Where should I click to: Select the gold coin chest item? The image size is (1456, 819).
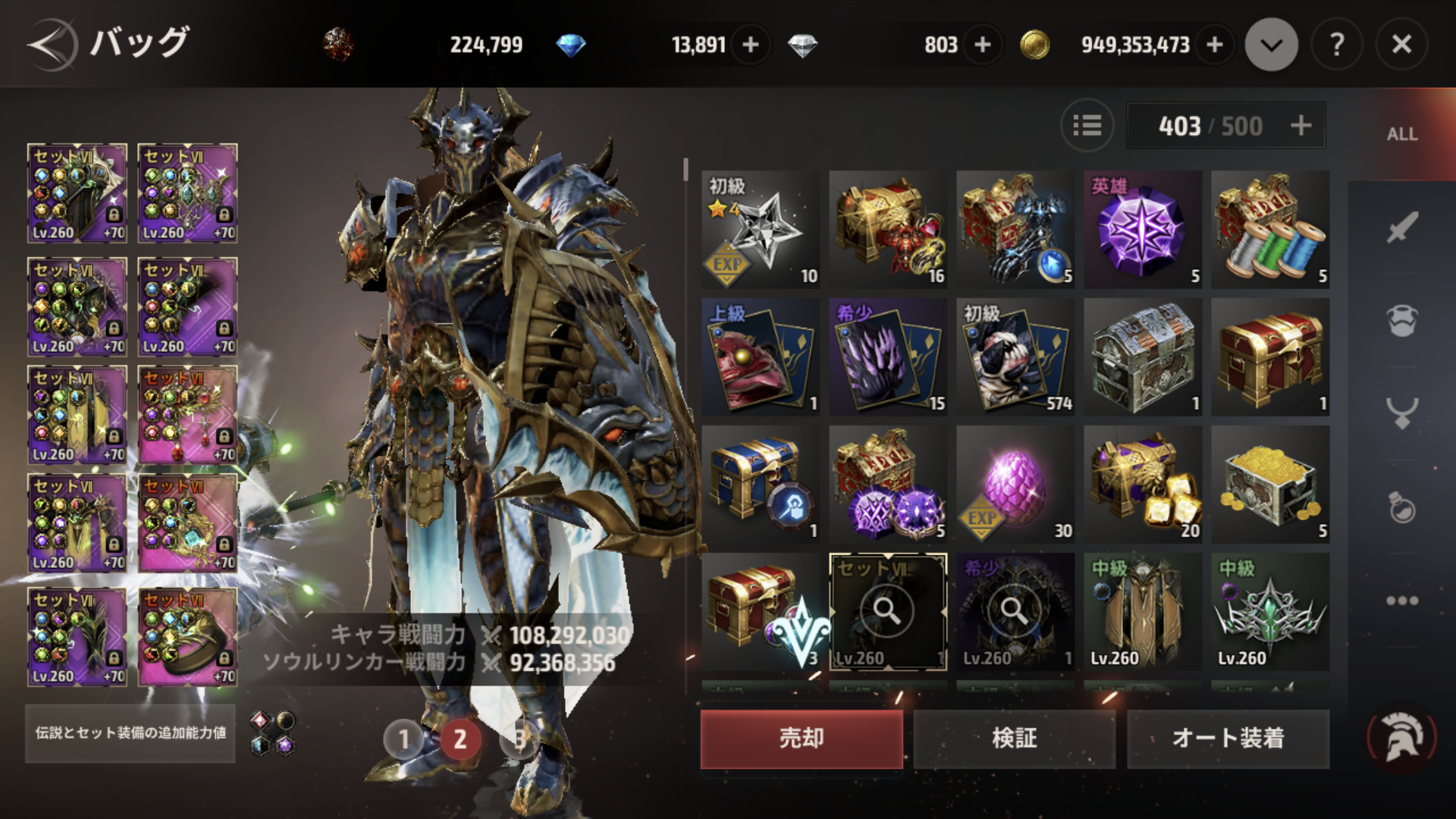point(1269,485)
